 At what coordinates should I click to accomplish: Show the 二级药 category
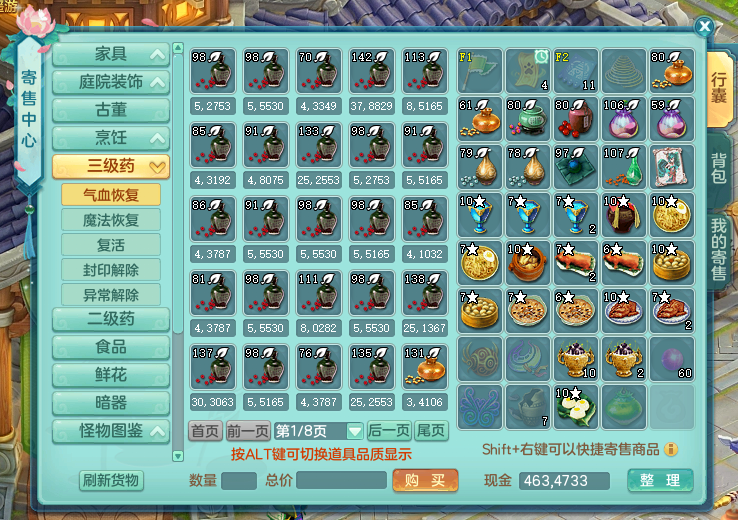(x=110, y=320)
